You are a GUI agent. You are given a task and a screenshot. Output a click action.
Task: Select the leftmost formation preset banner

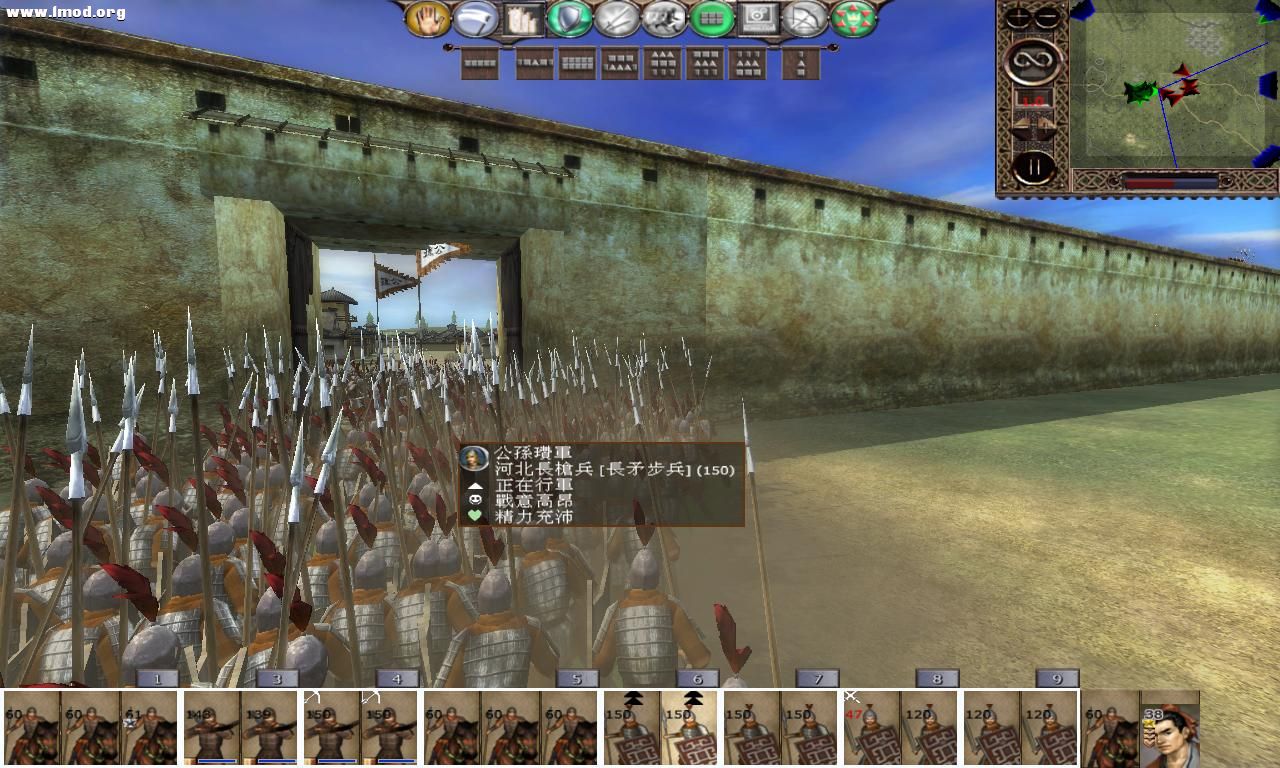pyautogui.click(x=480, y=63)
